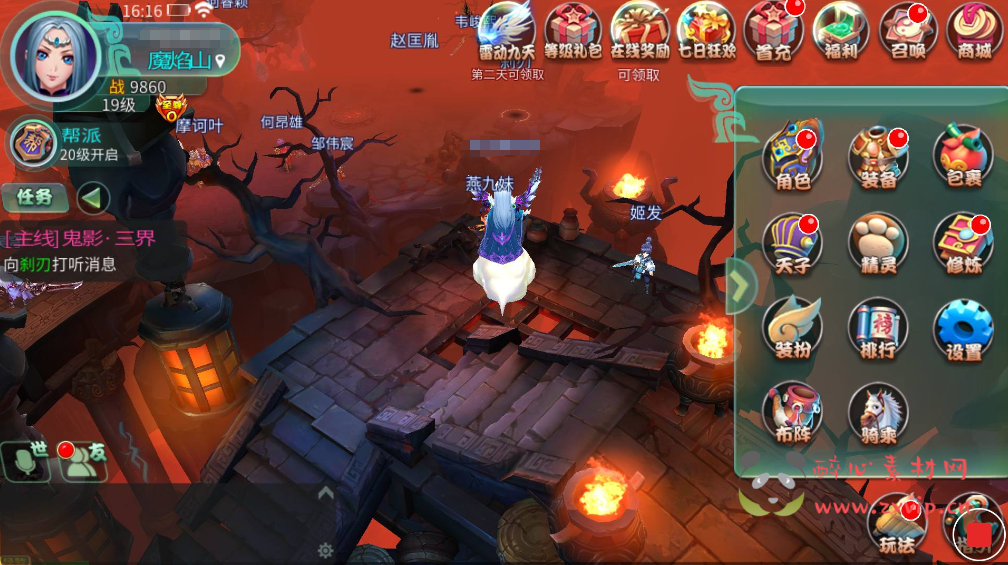Select the 任务 quest tab
Image resolution: width=1008 pixels, height=565 pixels.
tap(34, 197)
